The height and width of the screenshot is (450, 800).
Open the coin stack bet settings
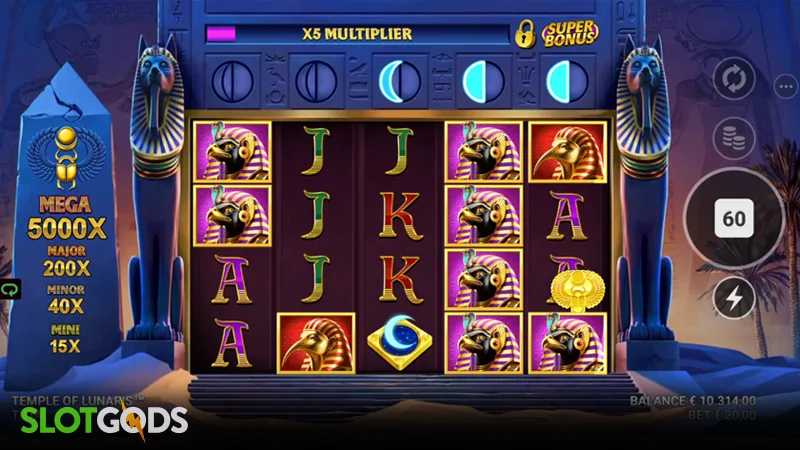[734, 138]
